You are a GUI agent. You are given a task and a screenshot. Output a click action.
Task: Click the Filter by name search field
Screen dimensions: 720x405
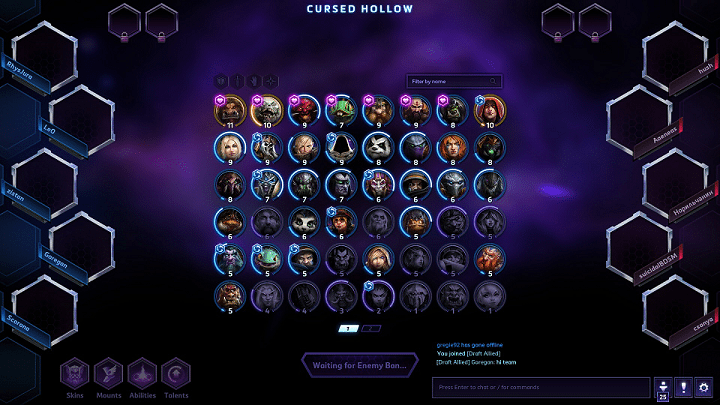pyautogui.click(x=453, y=81)
